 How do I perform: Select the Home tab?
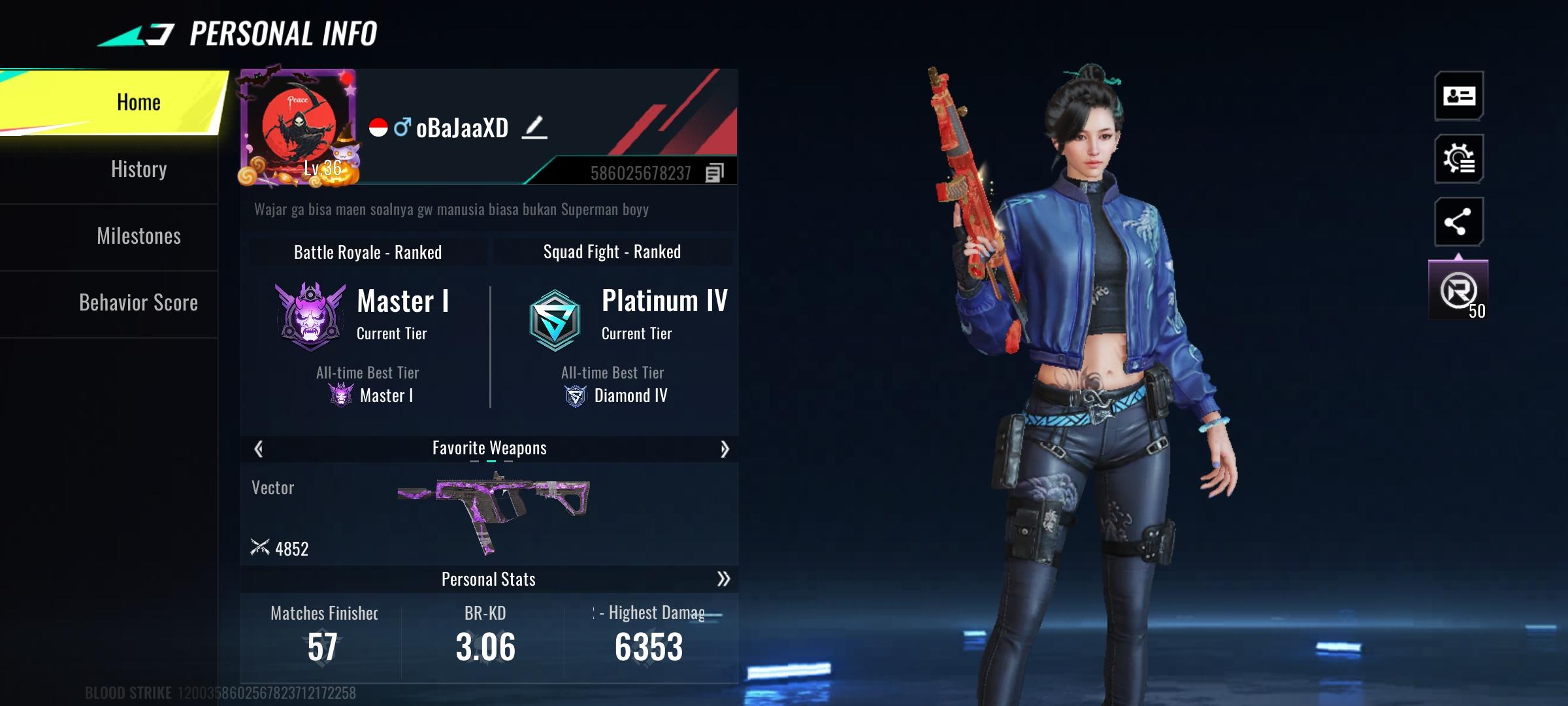139,103
